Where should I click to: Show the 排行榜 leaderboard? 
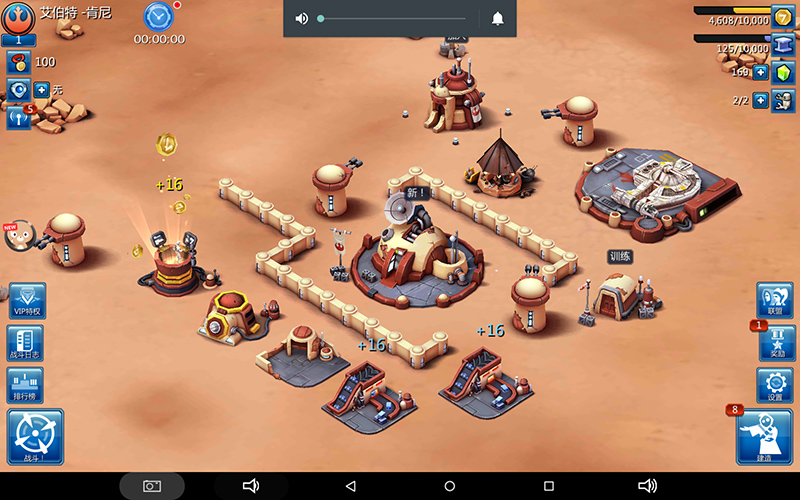[25, 385]
